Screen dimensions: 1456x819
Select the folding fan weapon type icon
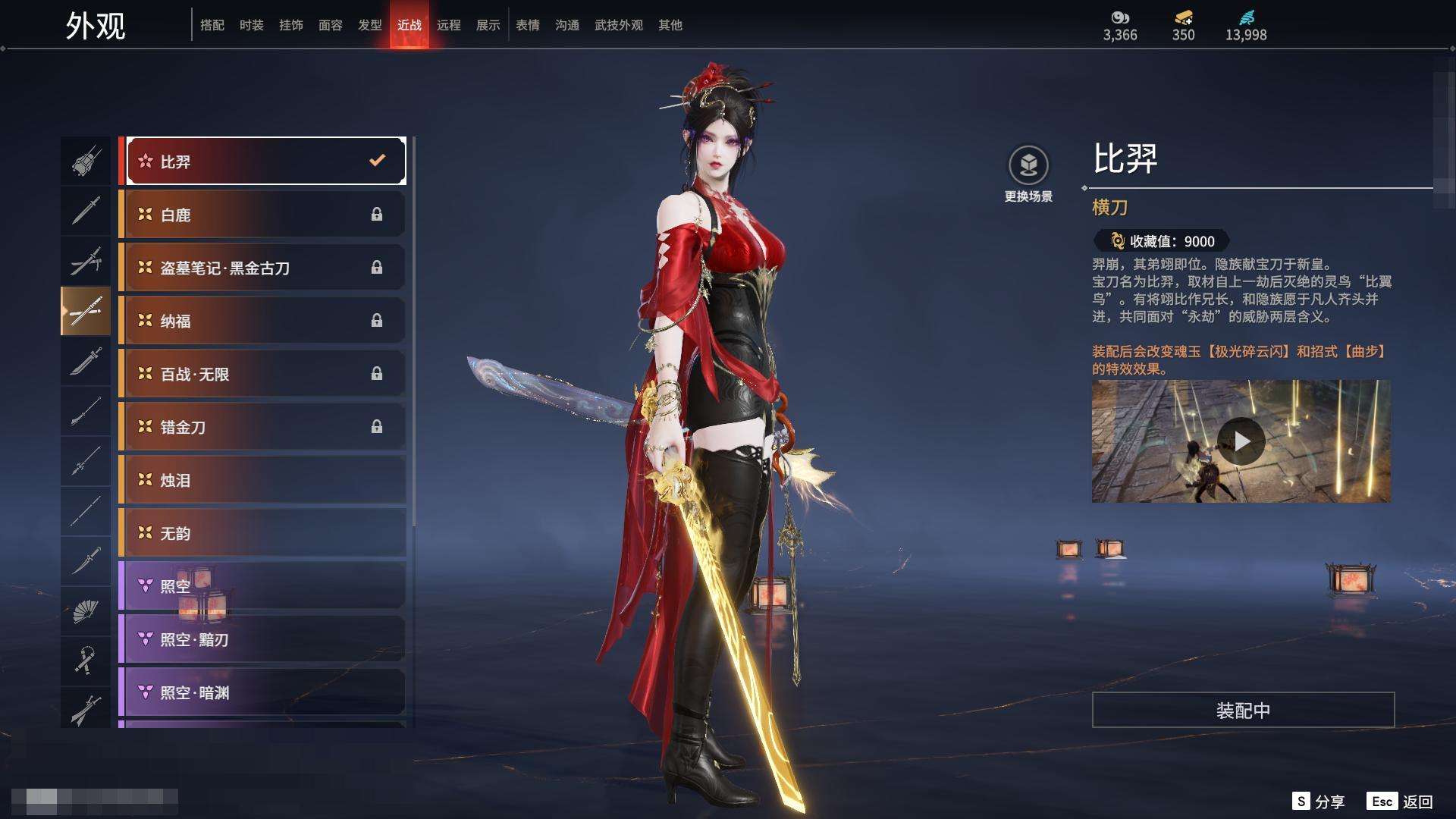coord(86,611)
